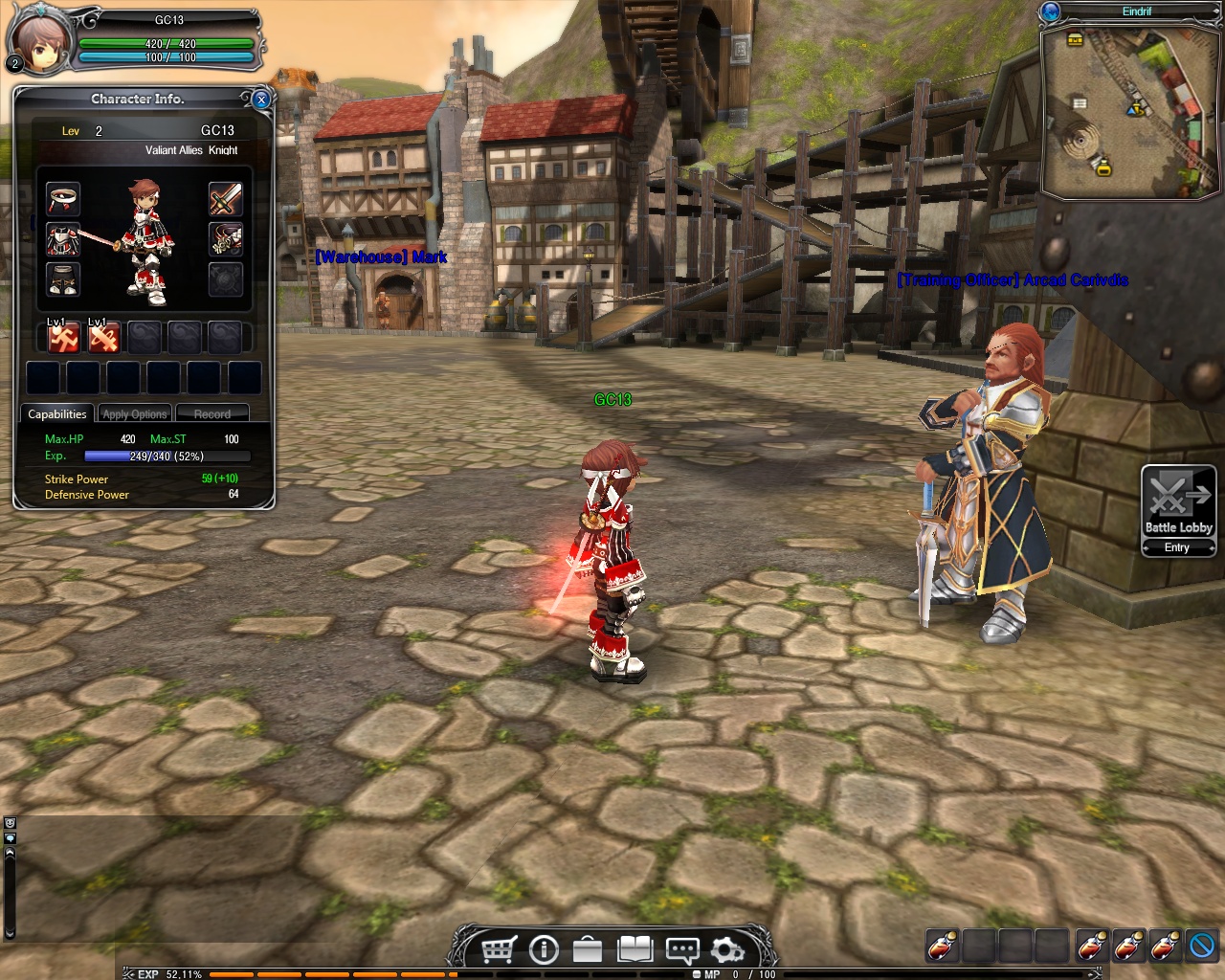Click the yellow chest marker on minimap
Viewport: 1225px width, 980px height.
[1075, 40]
